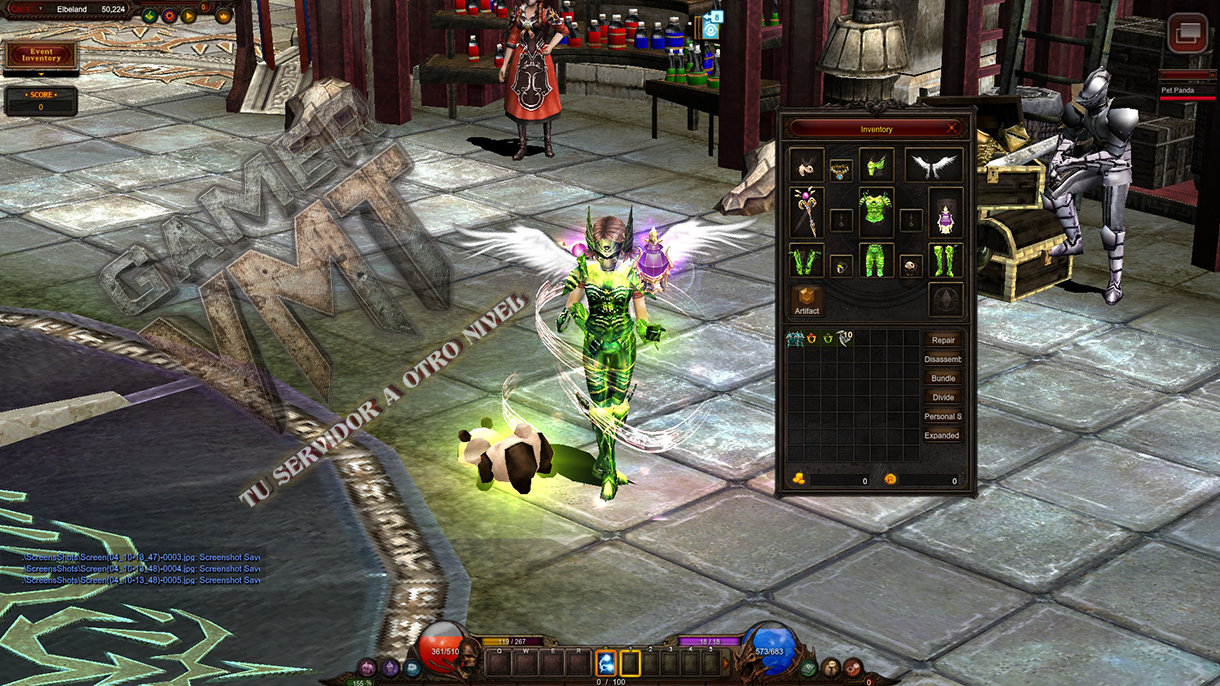1220x686 pixels.
Task: Select the equipped white wings slot
Action: (x=934, y=166)
